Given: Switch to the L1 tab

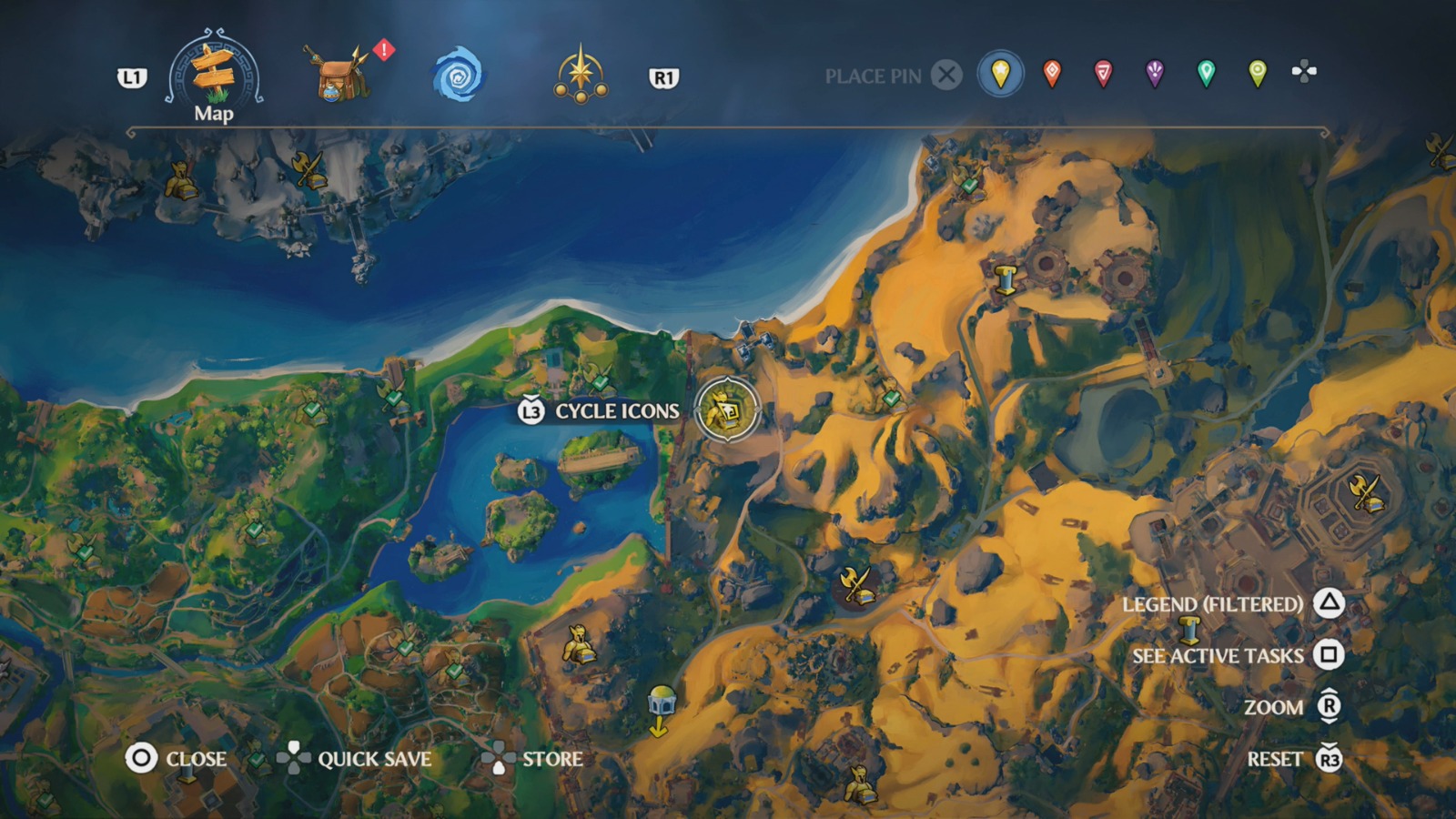Looking at the screenshot, I should 133,77.
